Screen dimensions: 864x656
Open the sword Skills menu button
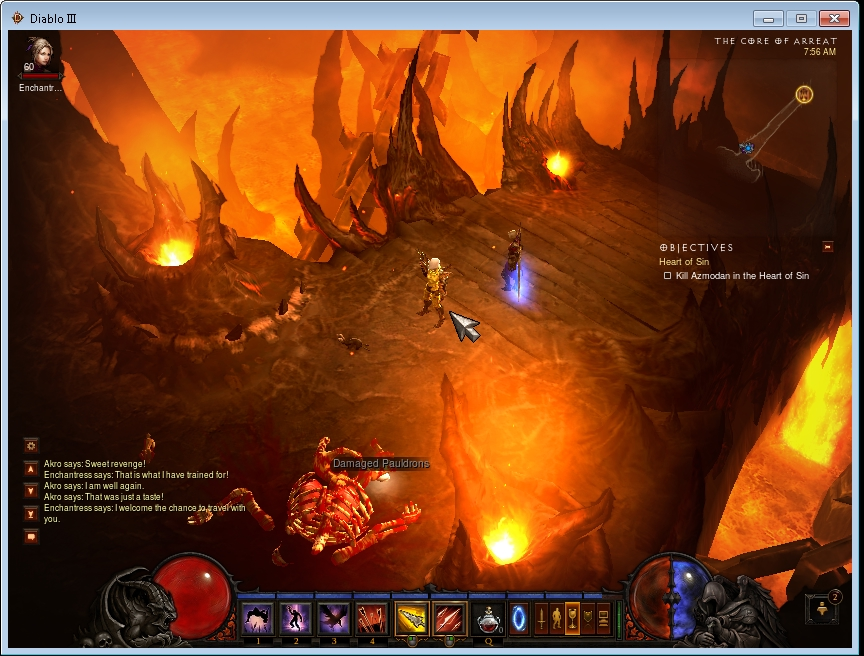(542, 619)
